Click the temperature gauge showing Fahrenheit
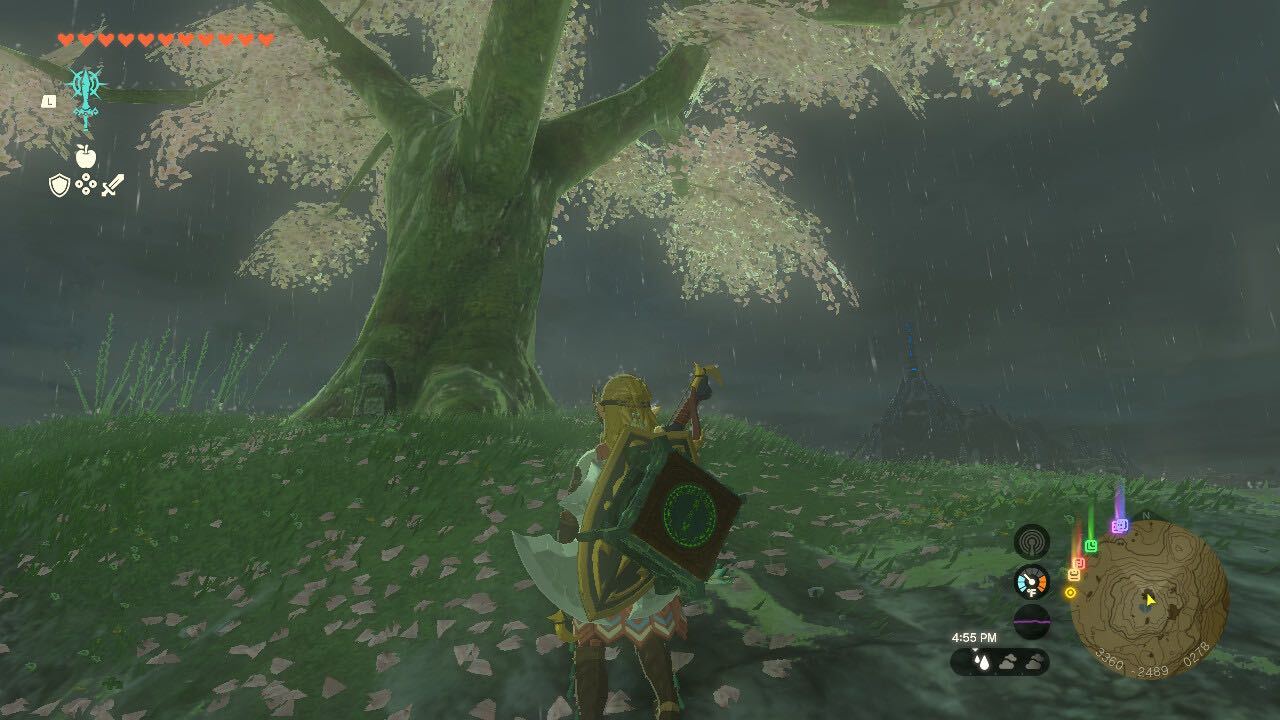 (1031, 581)
